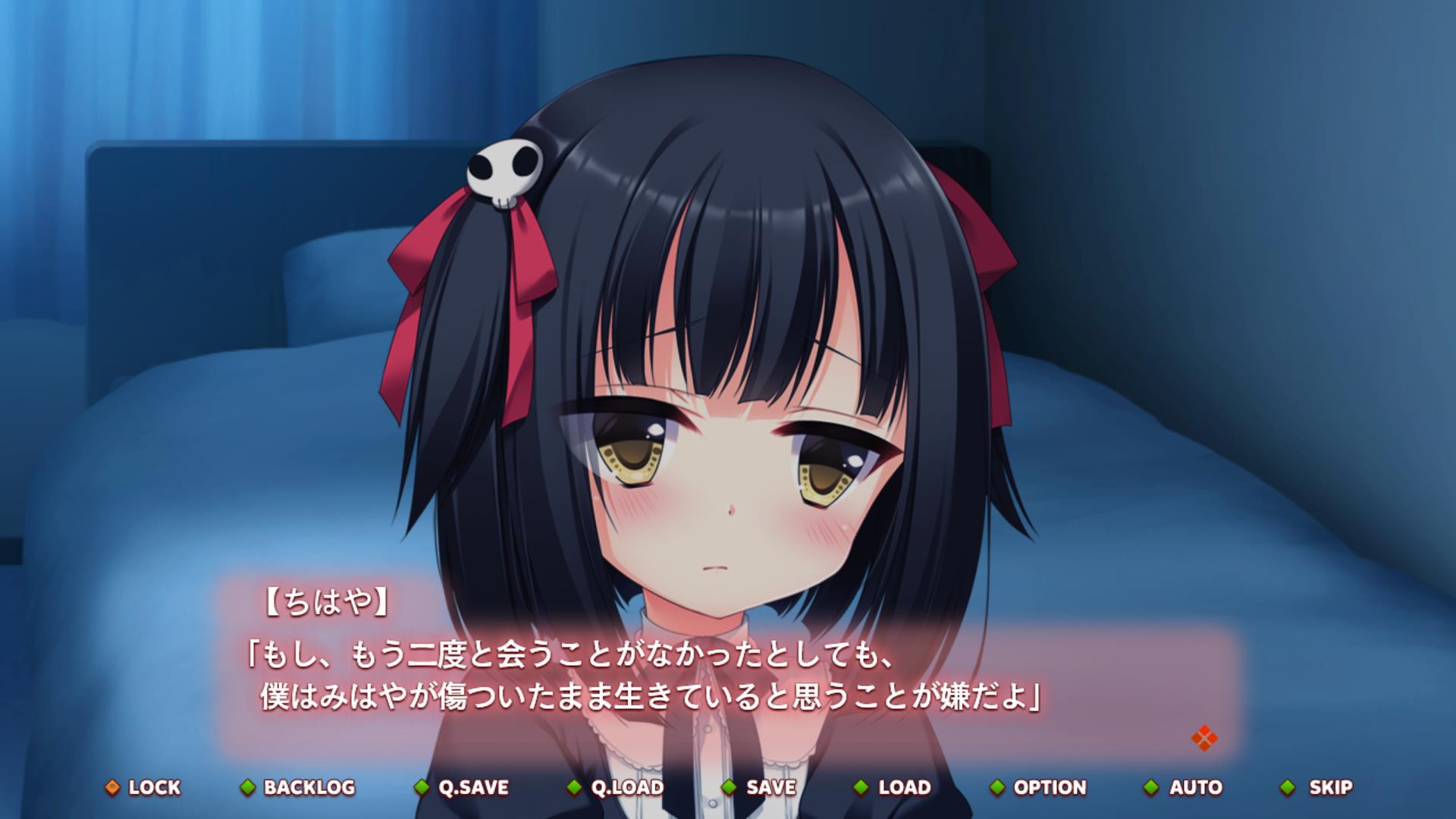Toggle the LOCK button
1456x819 pixels.
click(x=144, y=787)
